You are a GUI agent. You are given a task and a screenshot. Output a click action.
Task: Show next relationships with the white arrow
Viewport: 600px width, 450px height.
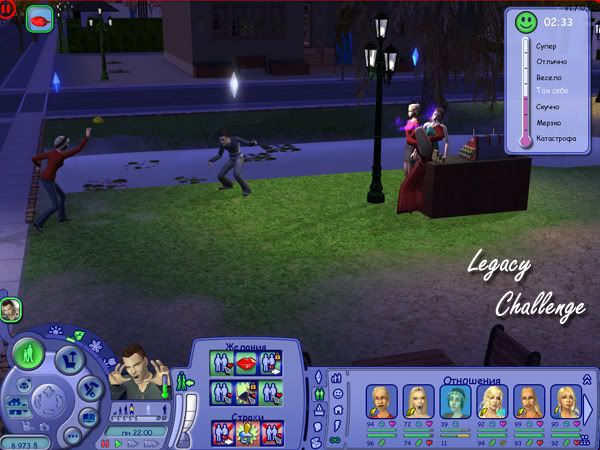click(588, 409)
